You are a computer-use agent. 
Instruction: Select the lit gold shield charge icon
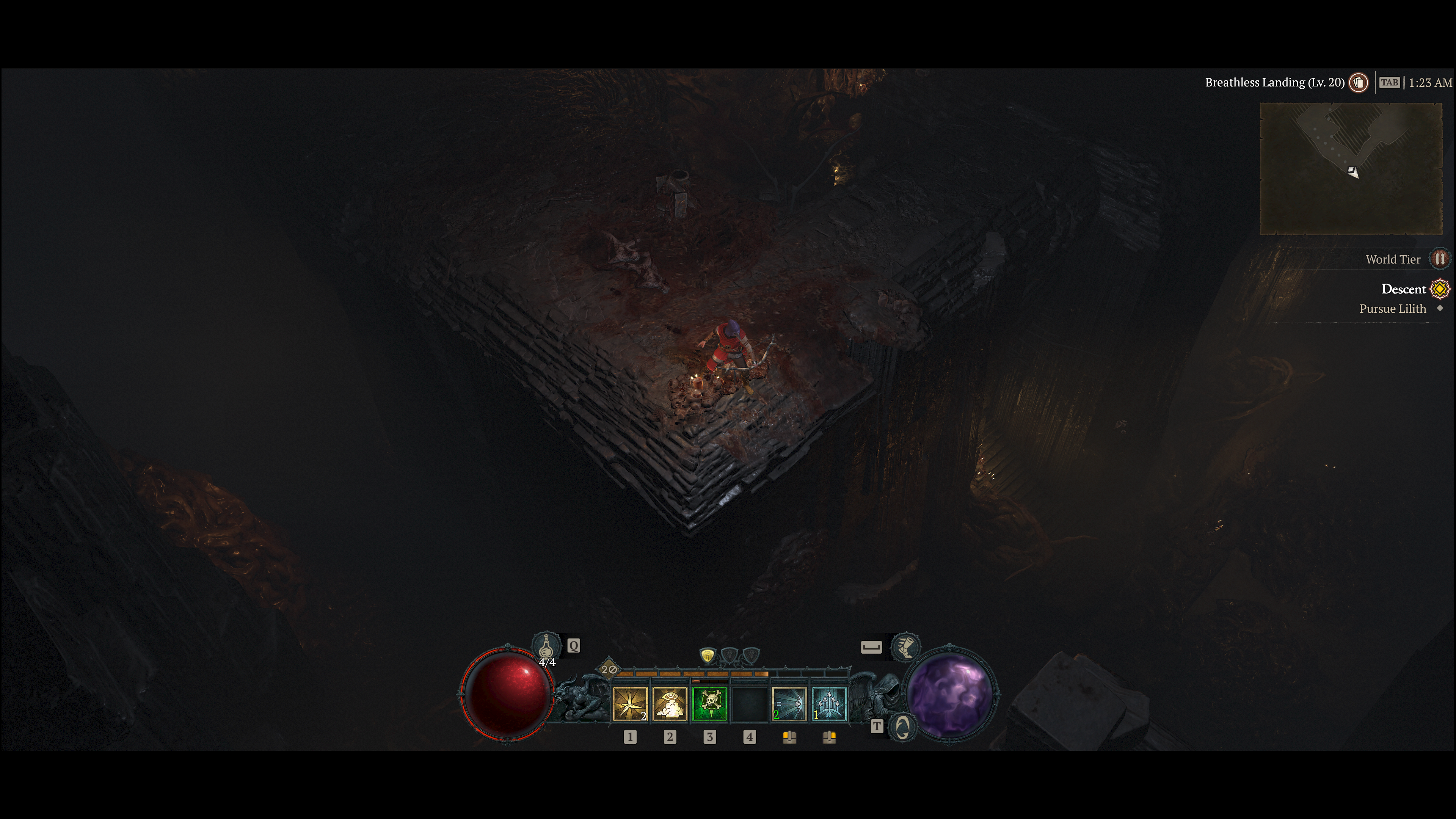708,656
